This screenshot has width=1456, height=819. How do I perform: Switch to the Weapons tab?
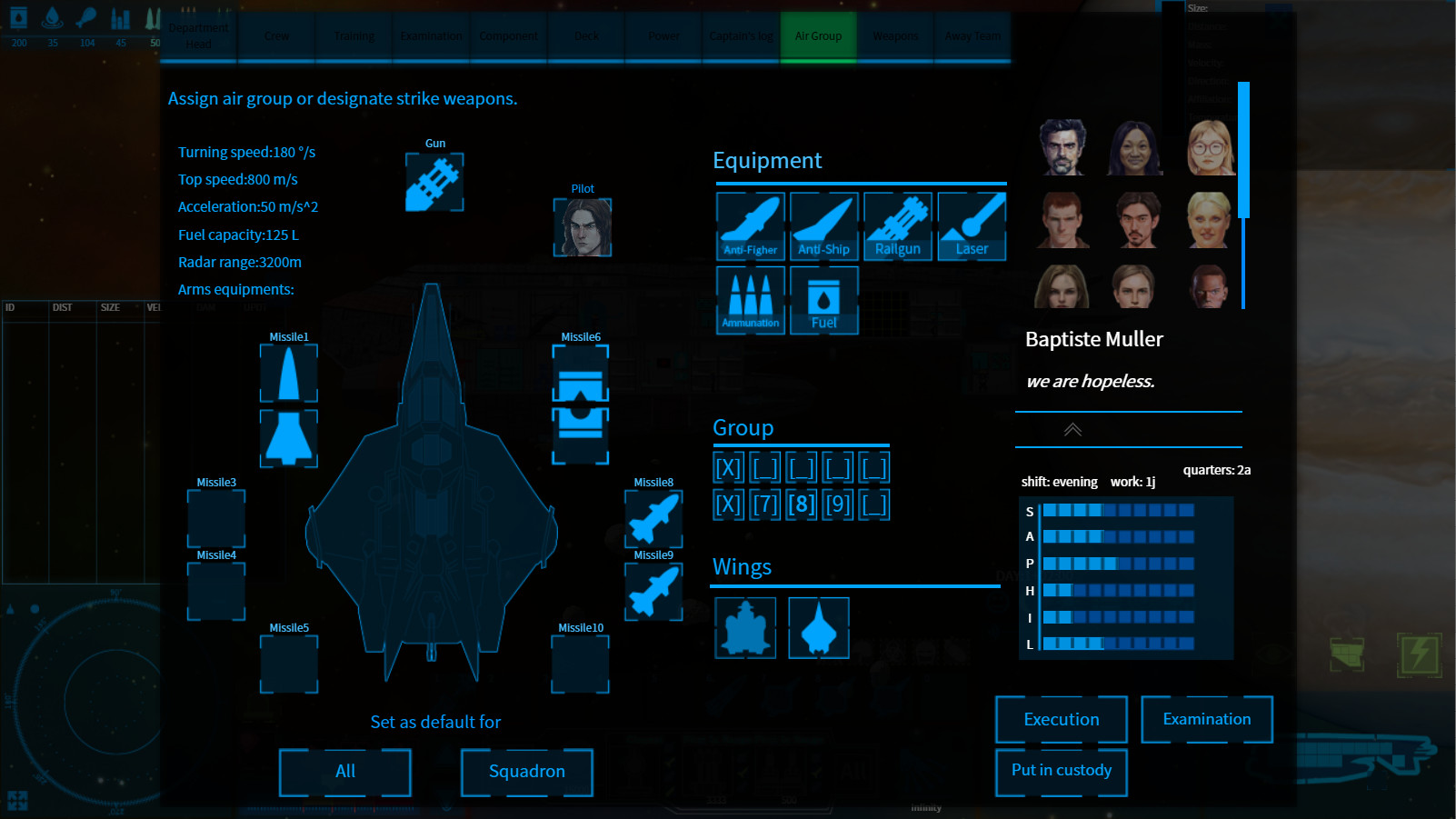(895, 36)
